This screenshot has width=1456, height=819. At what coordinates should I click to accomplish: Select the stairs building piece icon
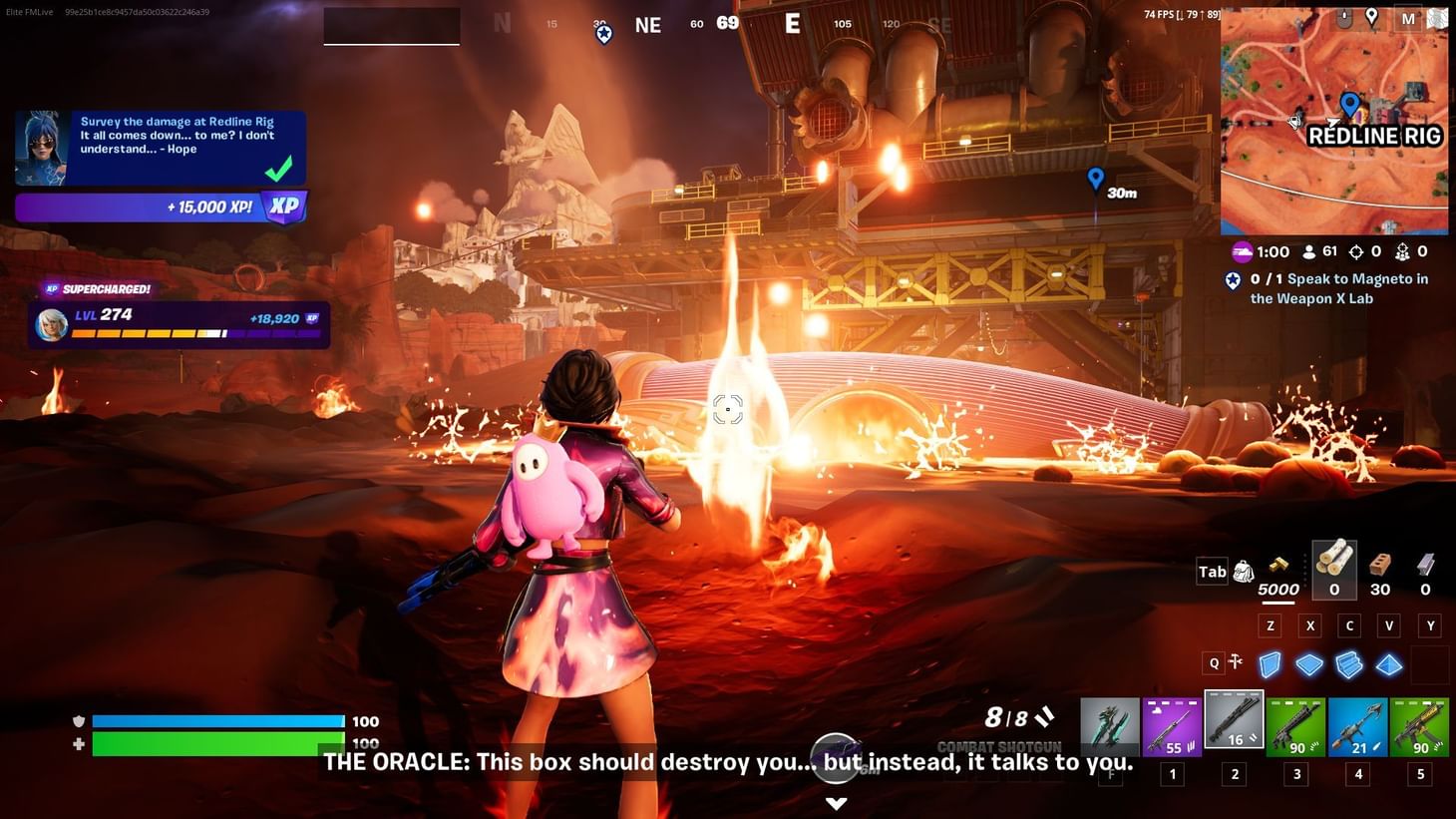coord(1348,664)
